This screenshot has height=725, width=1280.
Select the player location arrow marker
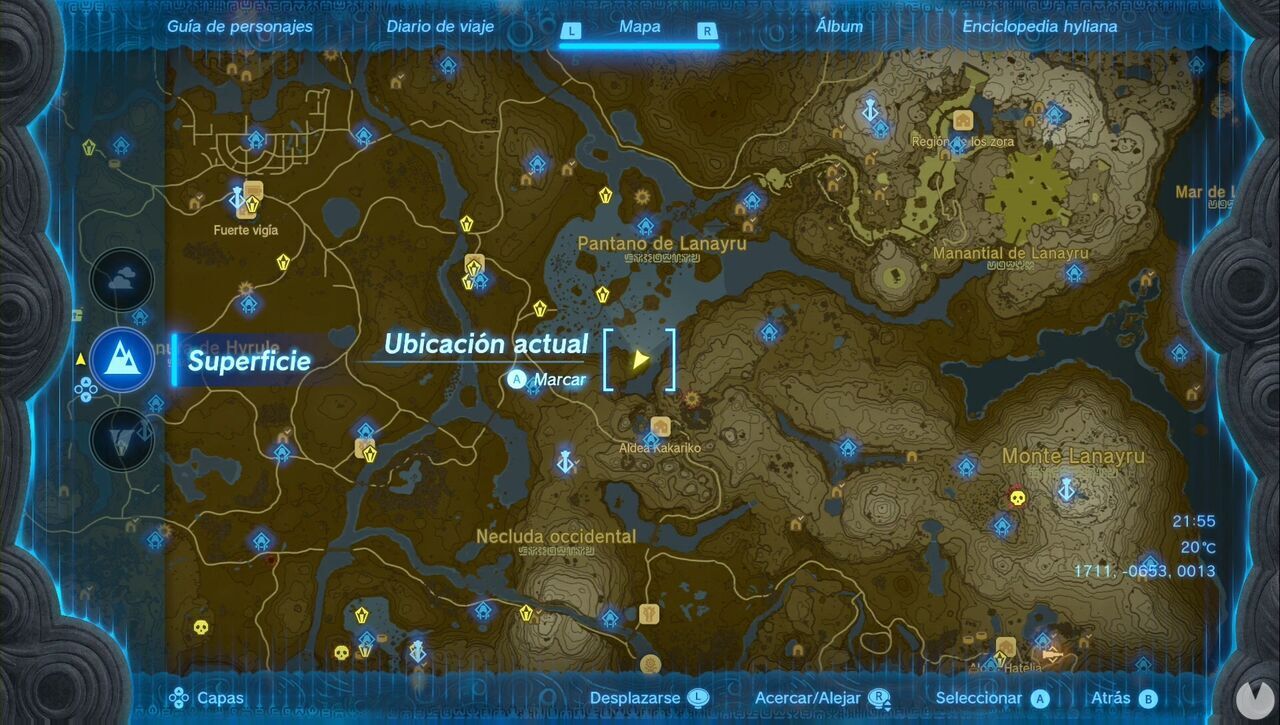point(641,360)
